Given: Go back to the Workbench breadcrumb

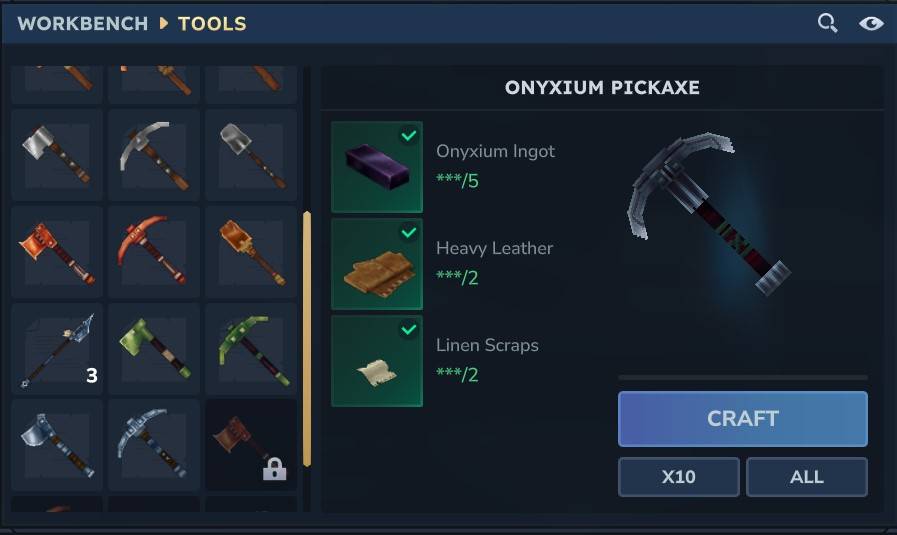Looking at the screenshot, I should click(x=82, y=23).
